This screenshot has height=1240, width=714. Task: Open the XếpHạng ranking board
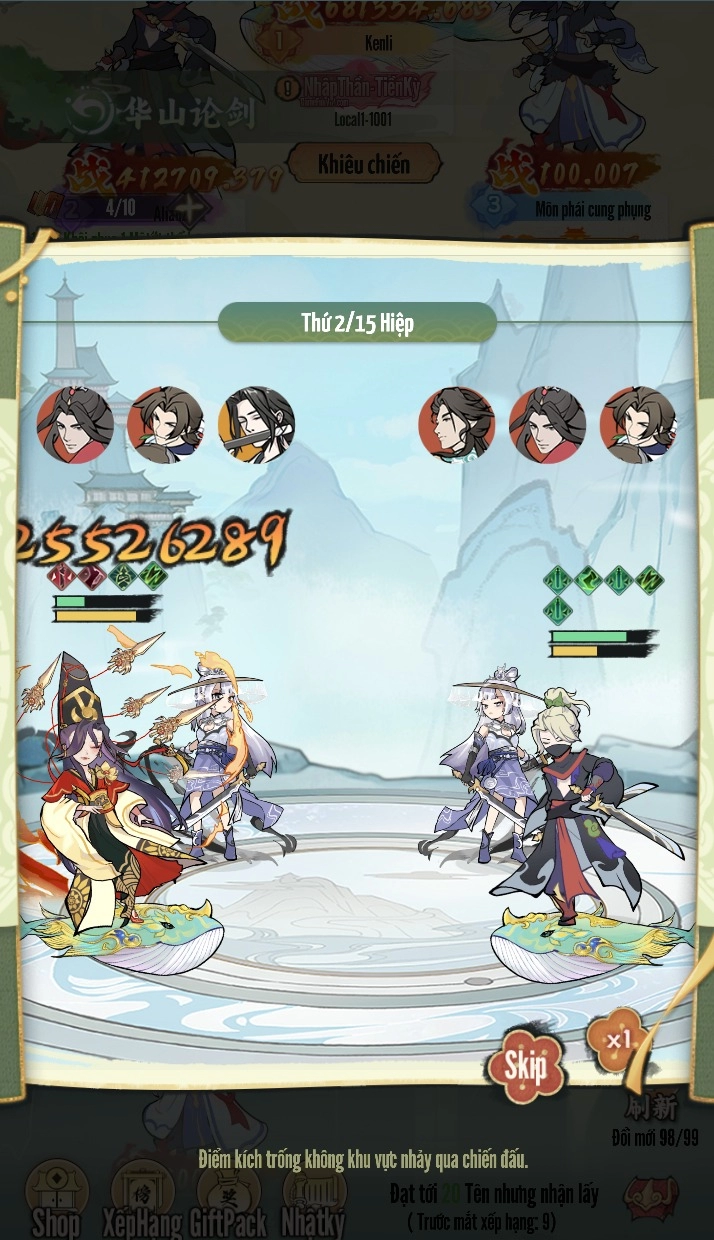tap(143, 1196)
